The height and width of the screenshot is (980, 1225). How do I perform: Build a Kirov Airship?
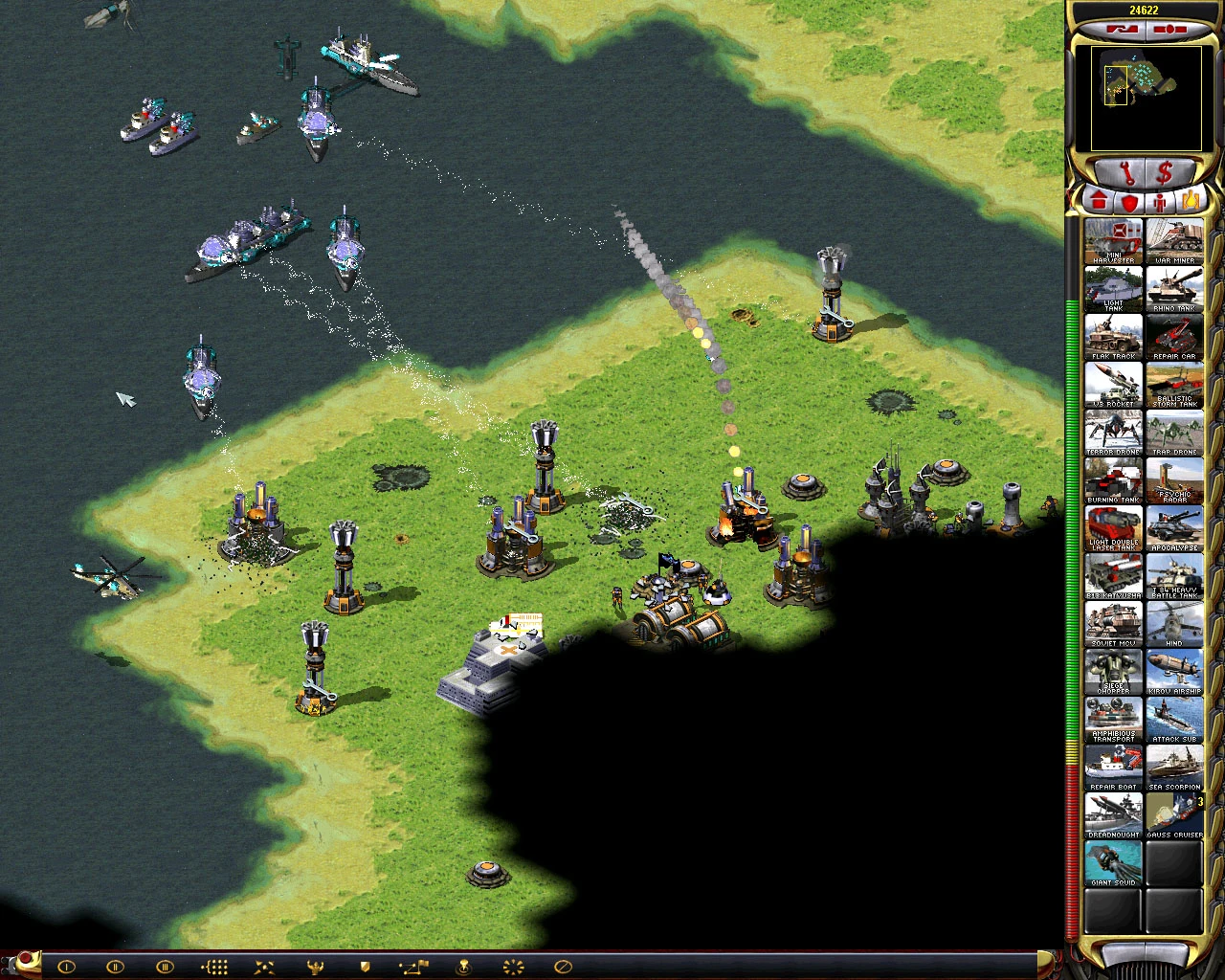(x=1174, y=673)
